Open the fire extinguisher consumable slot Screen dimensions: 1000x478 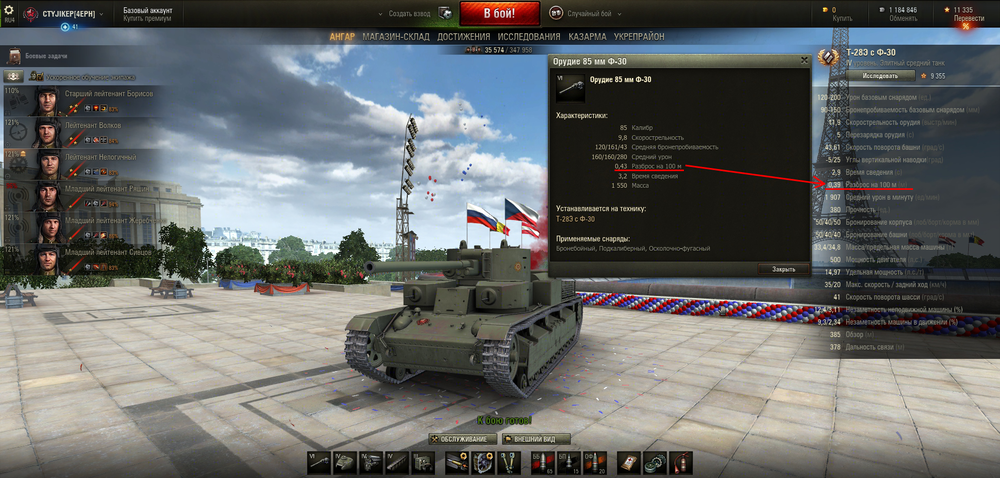(x=679, y=461)
